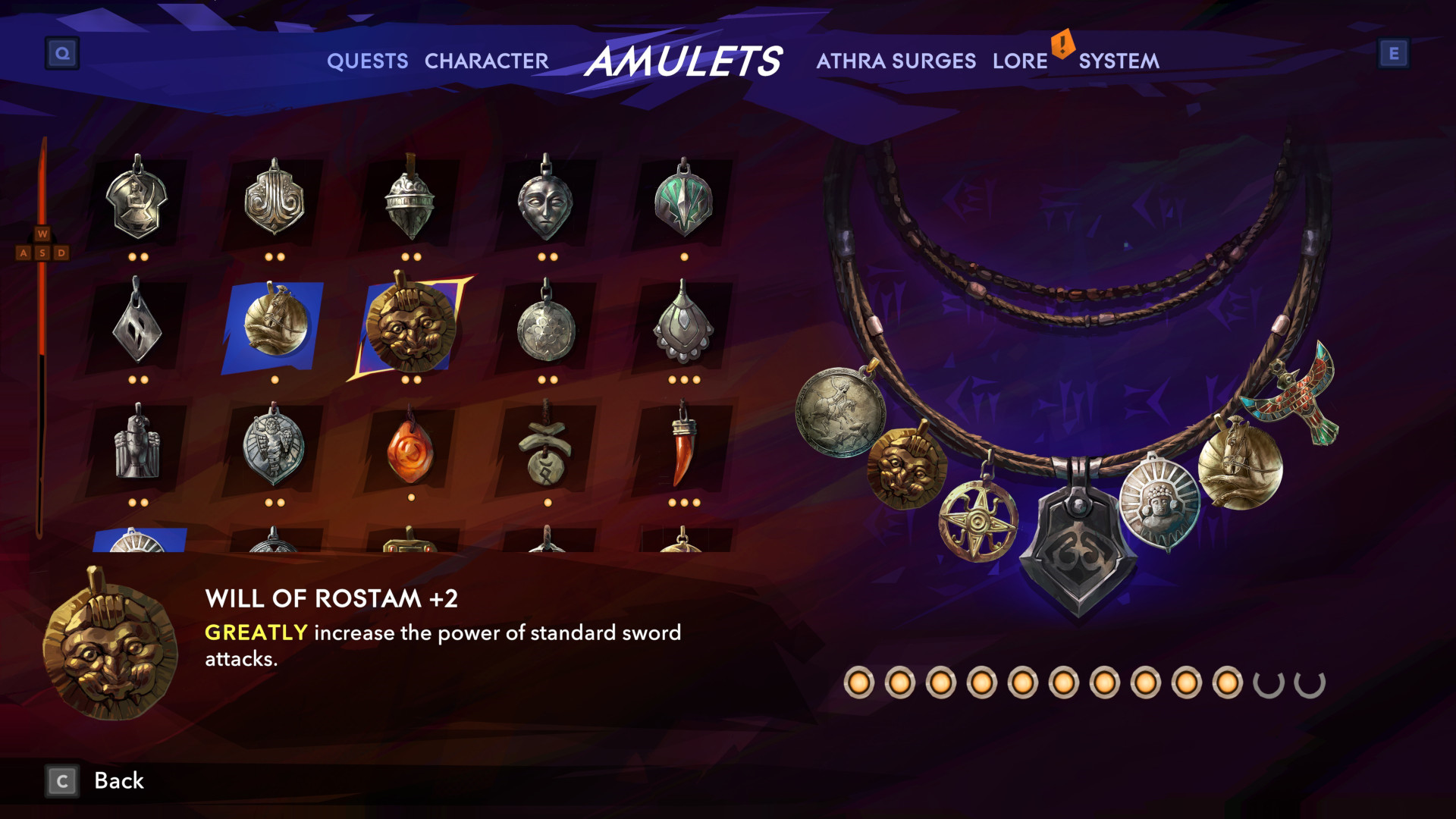The height and width of the screenshot is (819, 1456).
Task: Switch to the QUESTS tab
Action: click(368, 62)
